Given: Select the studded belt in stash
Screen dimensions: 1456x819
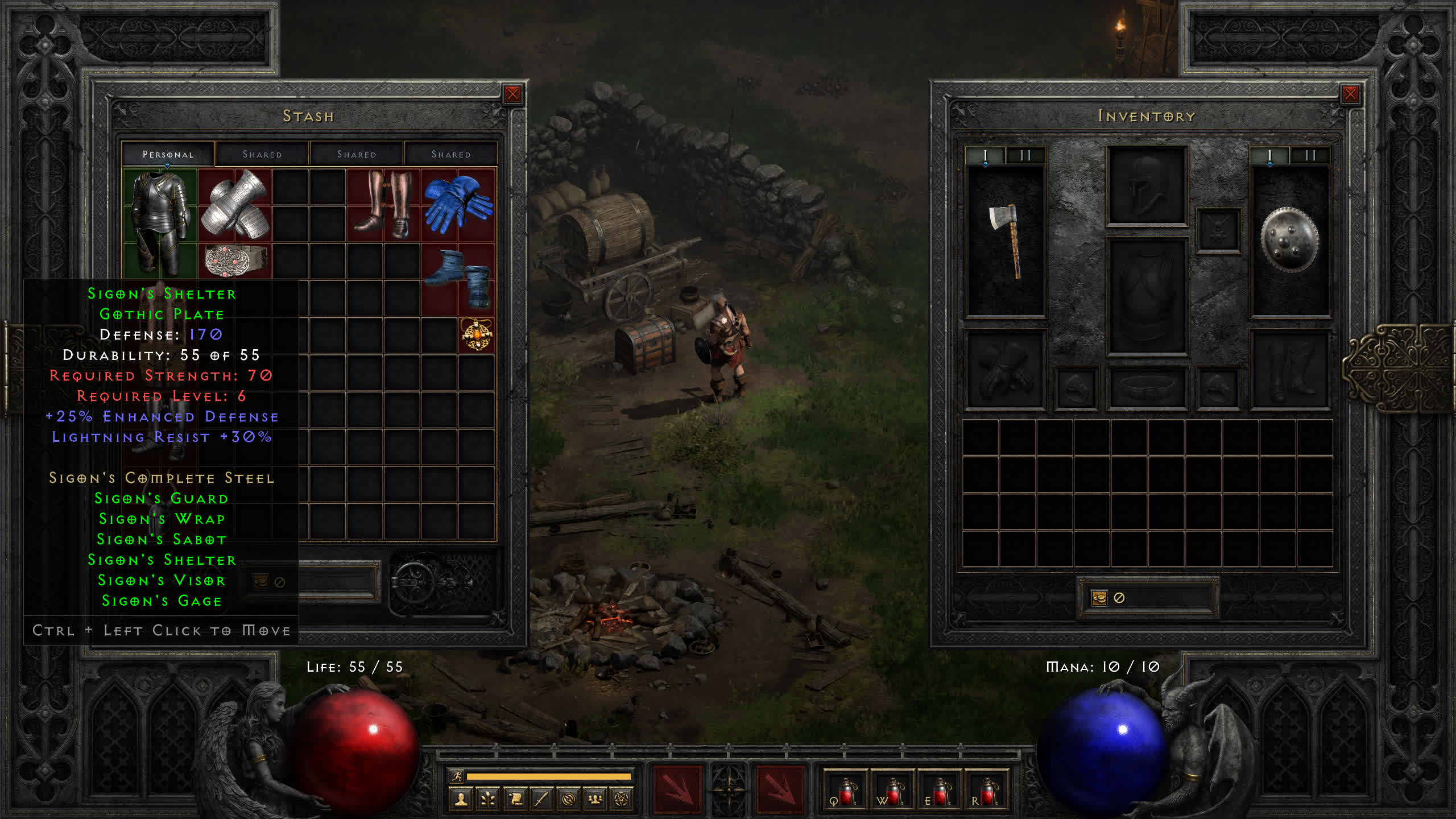Looking at the screenshot, I should pos(235,260).
